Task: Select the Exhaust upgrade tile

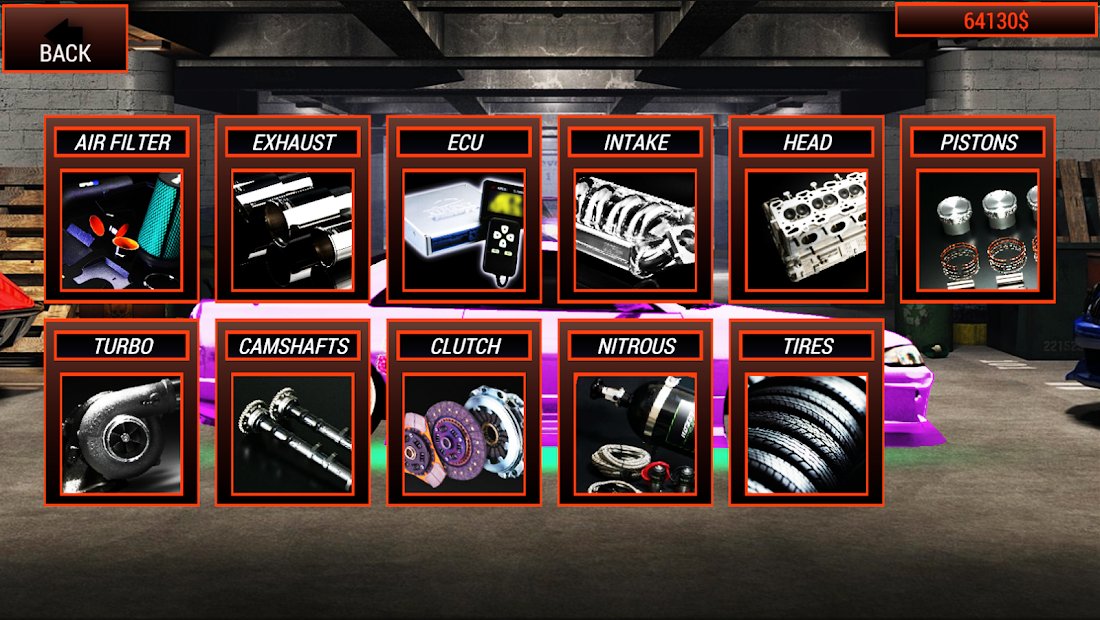Action: coord(293,210)
